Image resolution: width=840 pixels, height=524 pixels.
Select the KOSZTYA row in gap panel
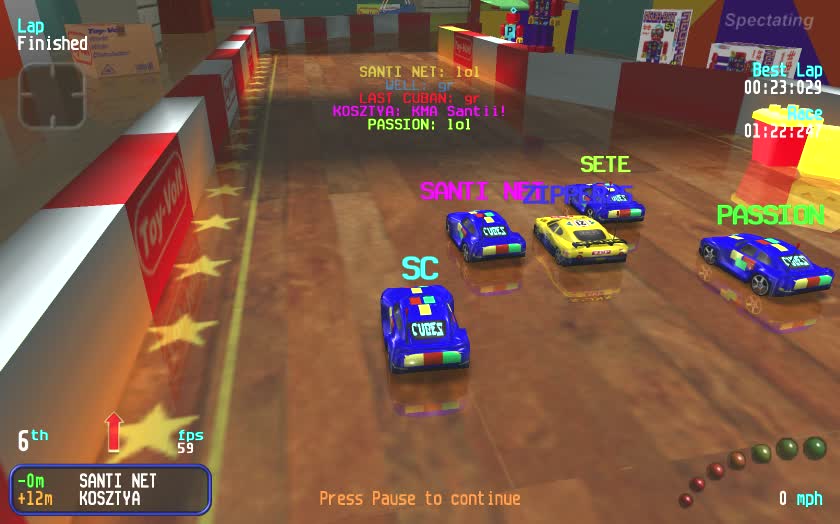coord(110,498)
